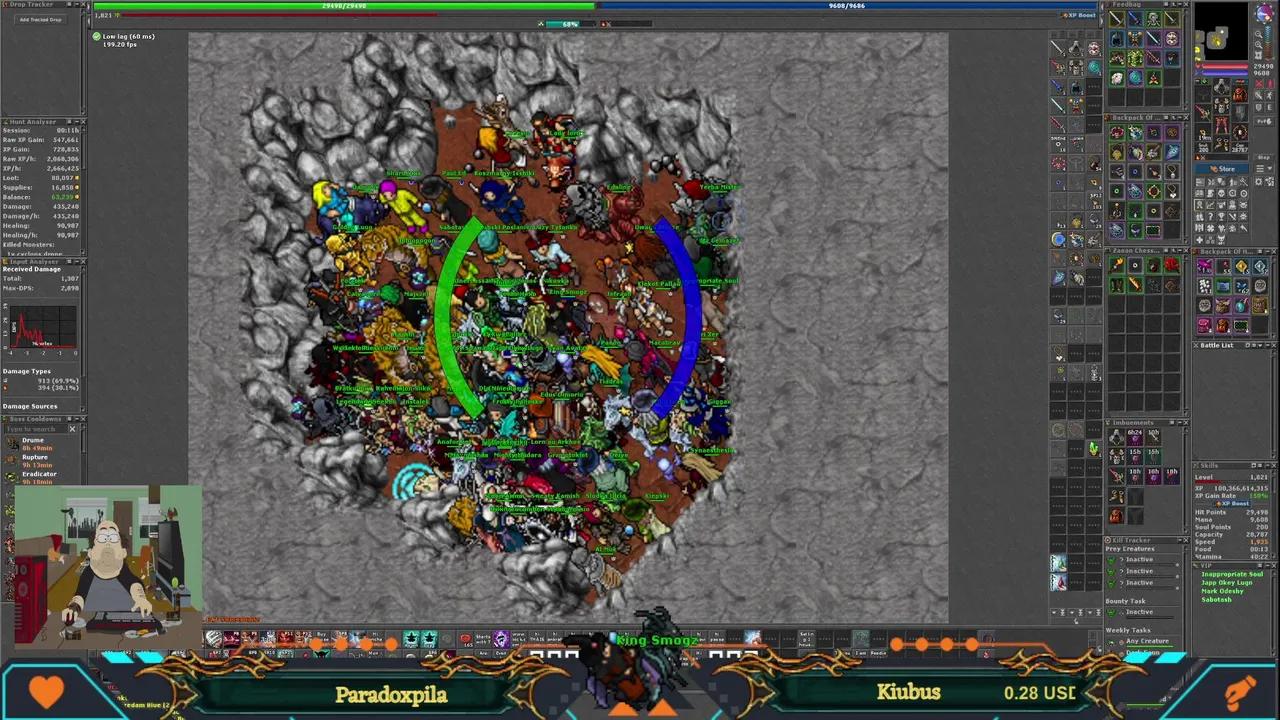The image size is (1280, 720).
Task: Select the Any Creature weekly task option
Action: [1148, 641]
